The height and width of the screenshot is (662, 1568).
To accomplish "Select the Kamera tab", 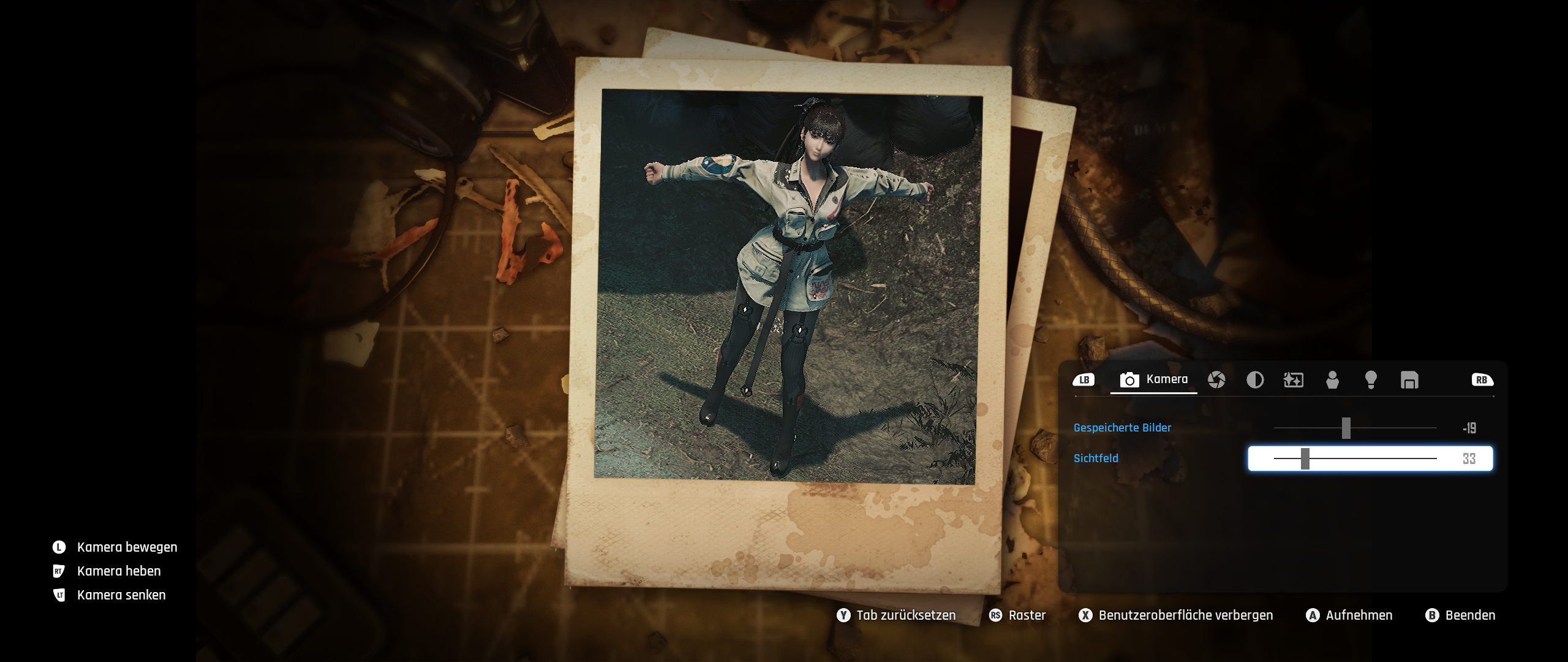I will pyautogui.click(x=1154, y=380).
